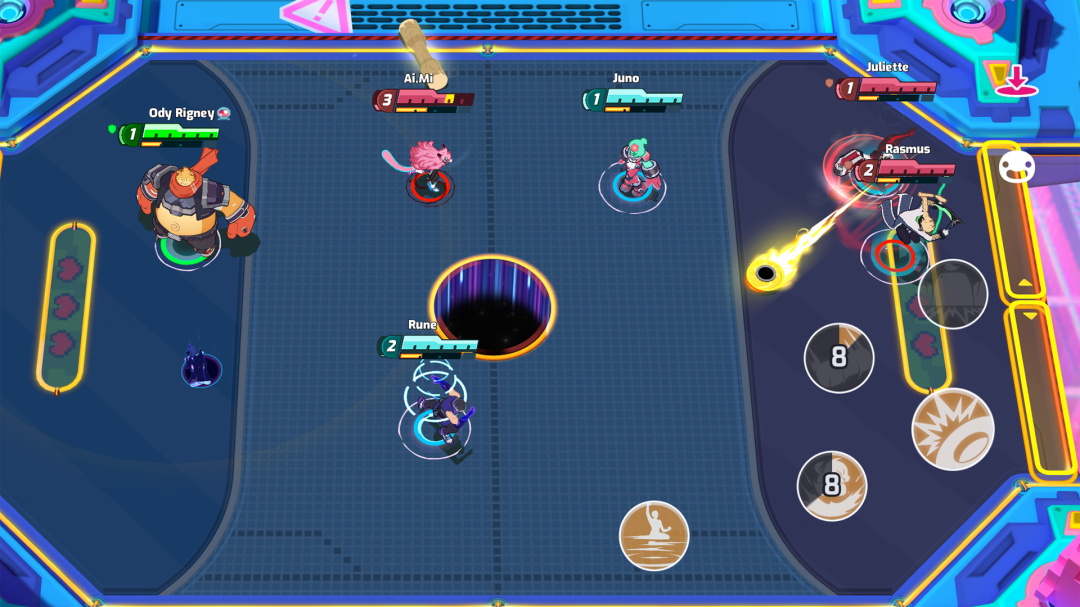Screen dimensions: 1080x607
Task: Select the greyed-out special ability button
Action: pos(952,294)
